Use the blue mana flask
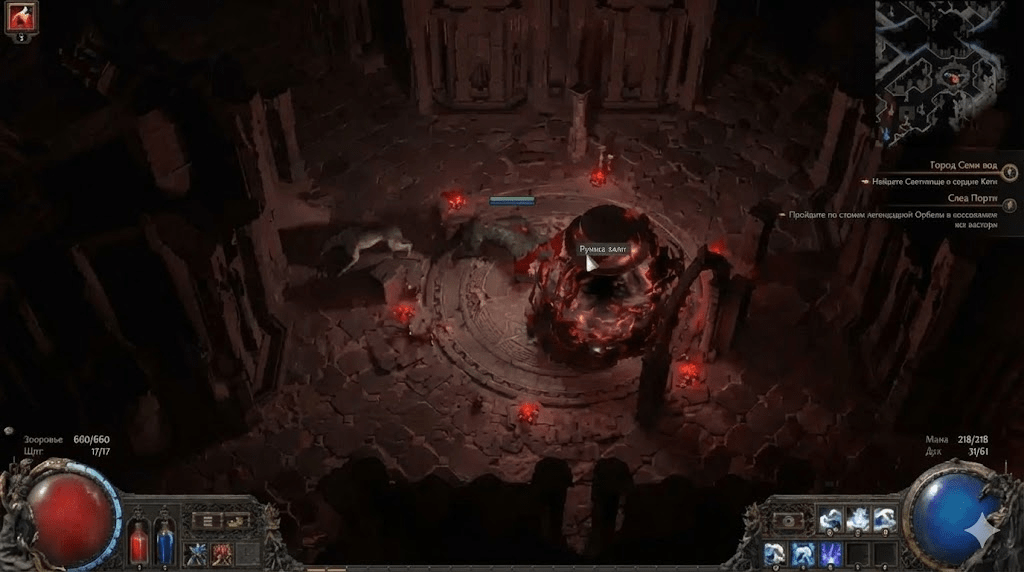1024x572 pixels. 165,544
